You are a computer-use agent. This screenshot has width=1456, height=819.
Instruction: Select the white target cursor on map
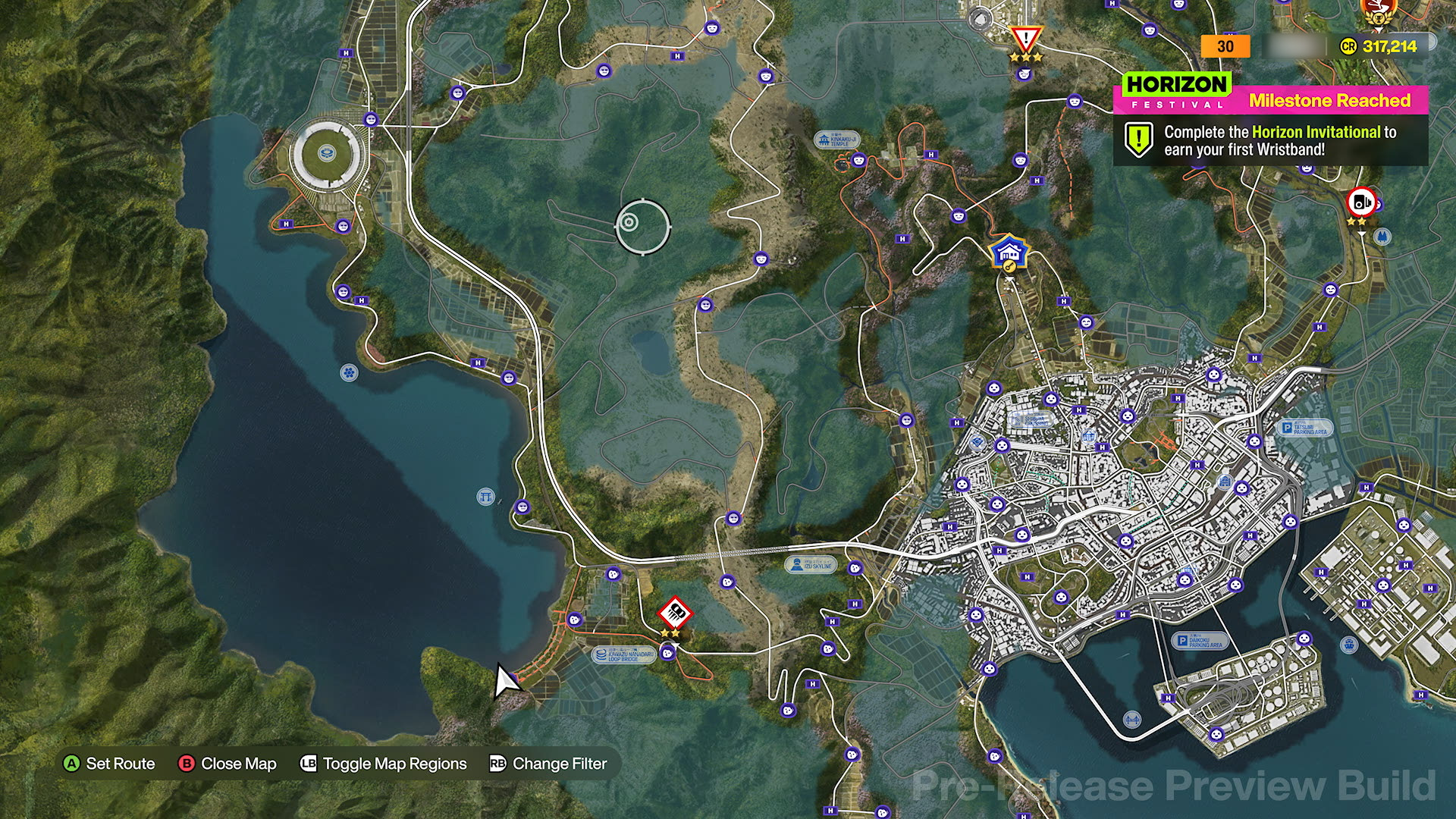tap(643, 224)
